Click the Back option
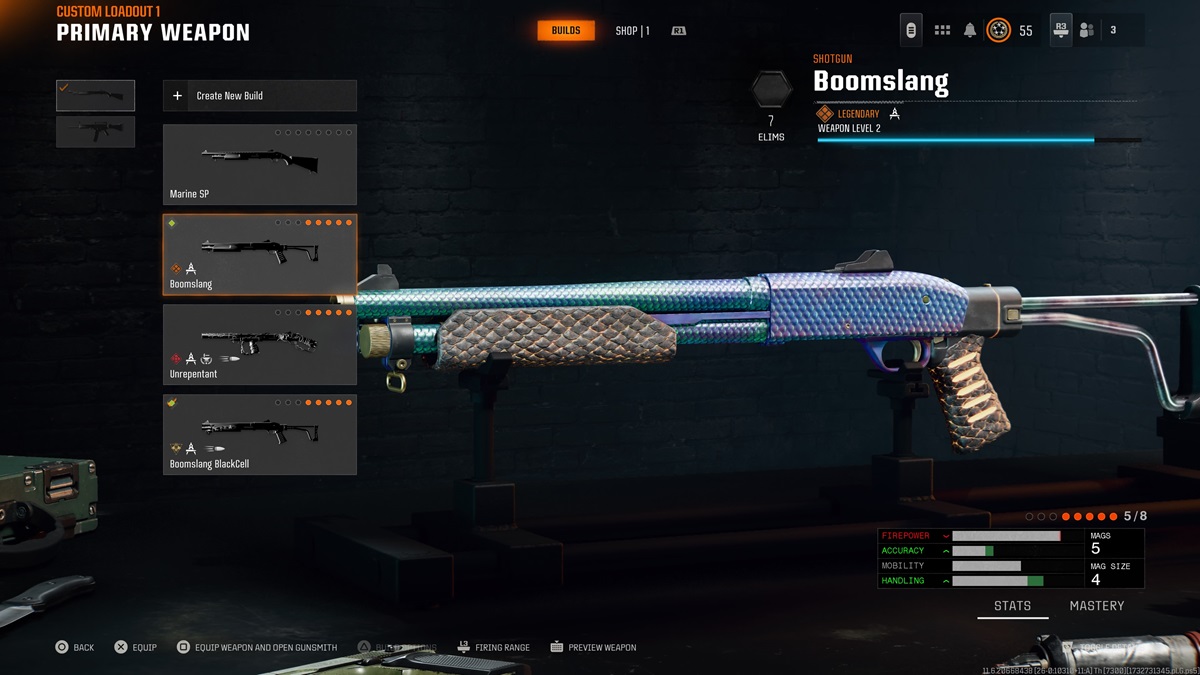Screen dimensions: 1200x675 [75, 648]
